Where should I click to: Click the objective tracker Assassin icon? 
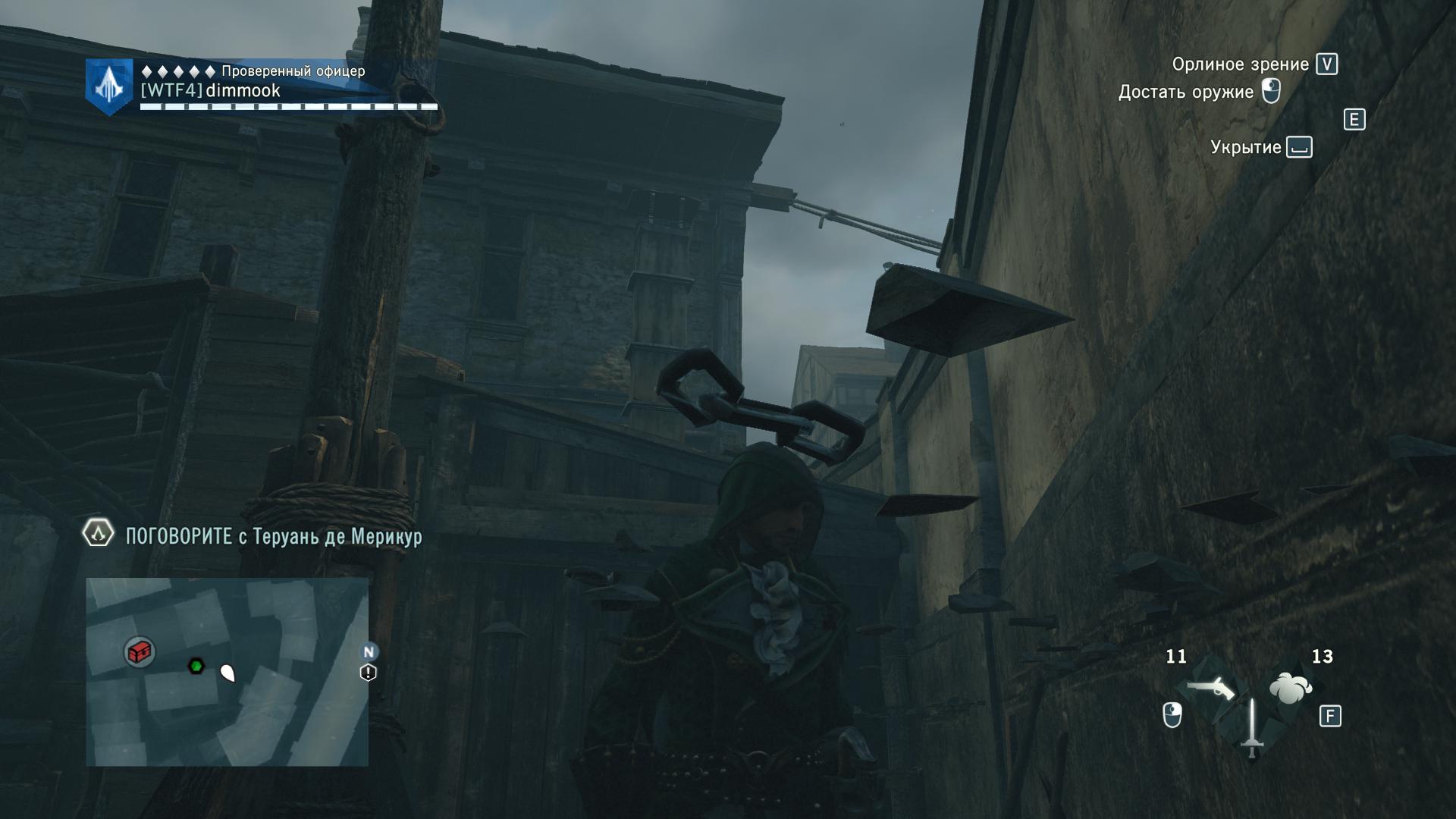click(x=98, y=535)
